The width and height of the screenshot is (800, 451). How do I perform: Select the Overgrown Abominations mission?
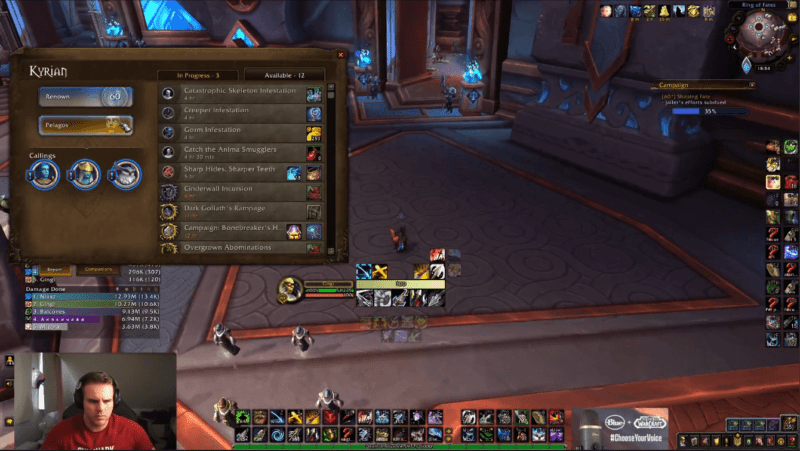[240, 247]
